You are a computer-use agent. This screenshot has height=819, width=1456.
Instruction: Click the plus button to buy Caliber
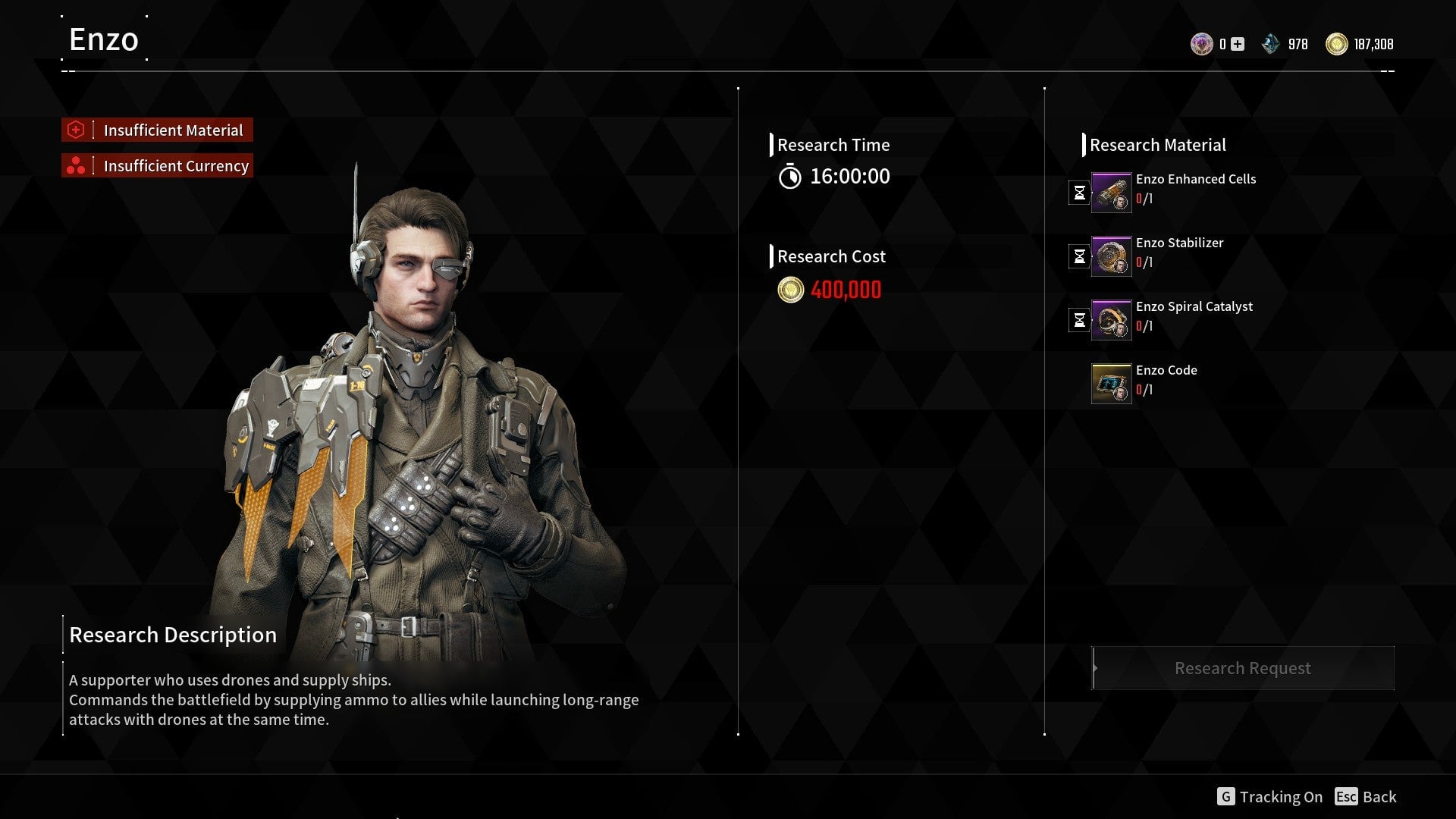(x=1236, y=44)
